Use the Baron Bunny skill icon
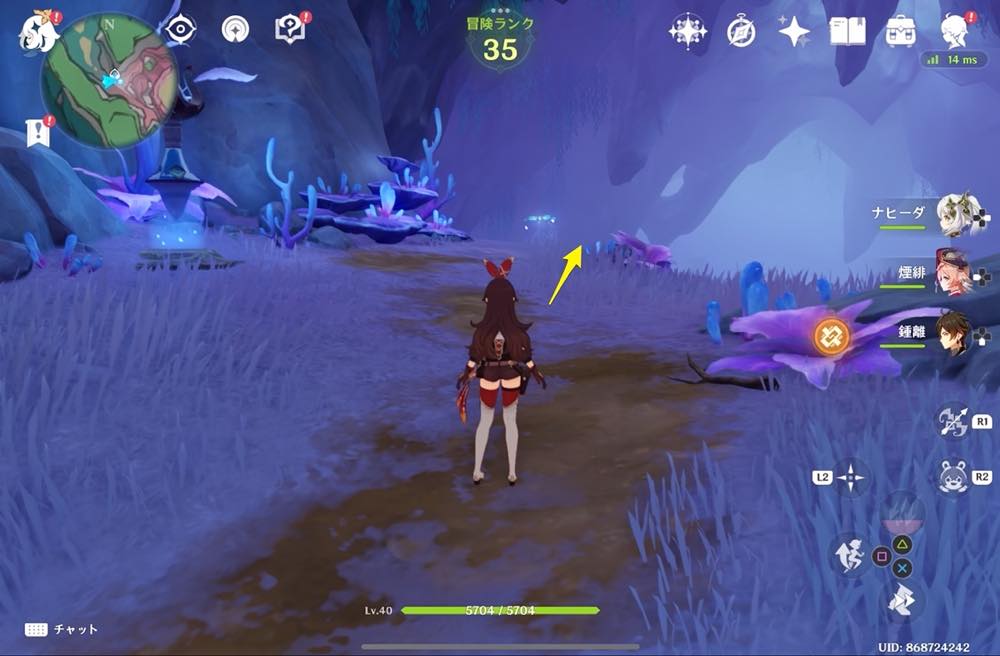 (953, 476)
